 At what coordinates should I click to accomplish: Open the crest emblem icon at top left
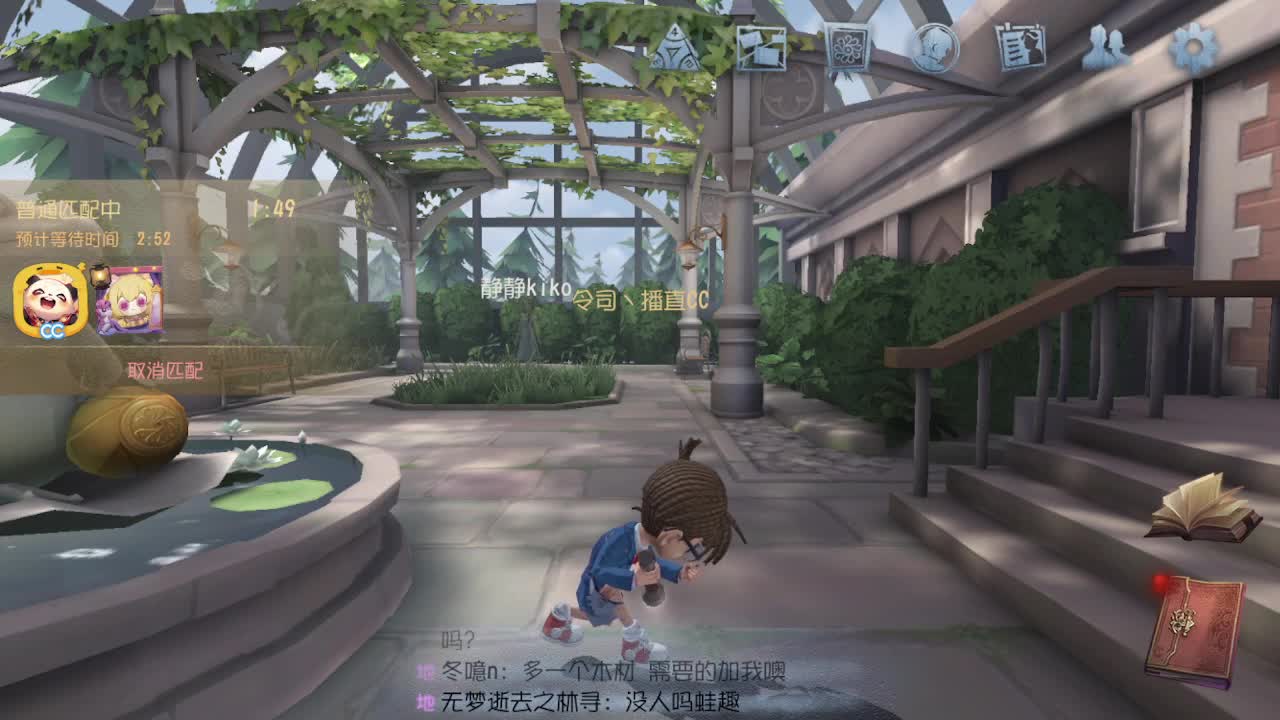pos(678,45)
